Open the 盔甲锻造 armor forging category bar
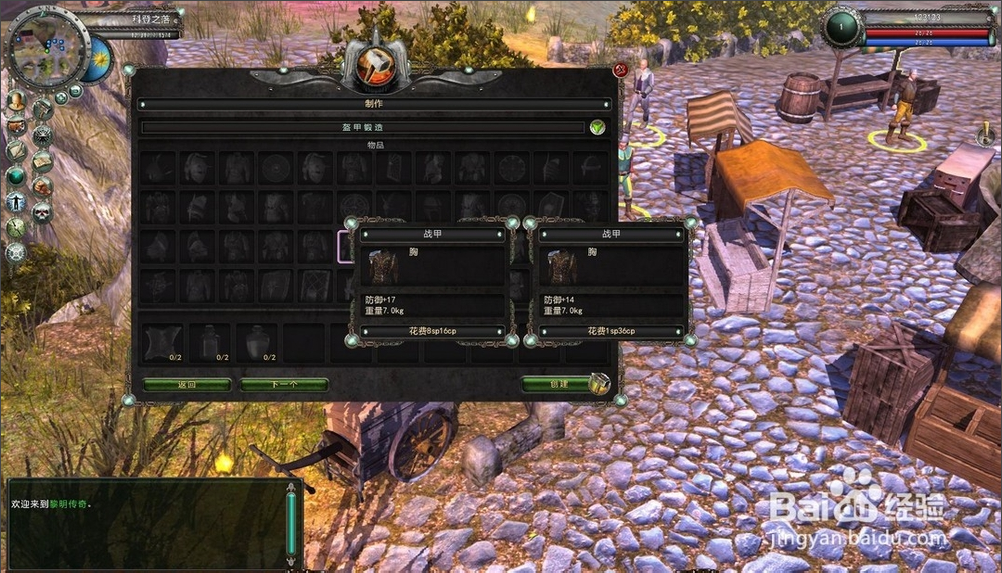Image resolution: width=1002 pixels, height=573 pixels. [362, 128]
